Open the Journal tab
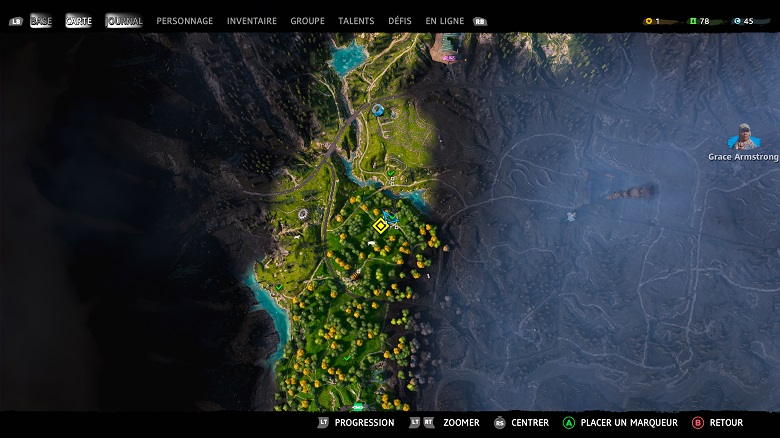 tap(124, 21)
